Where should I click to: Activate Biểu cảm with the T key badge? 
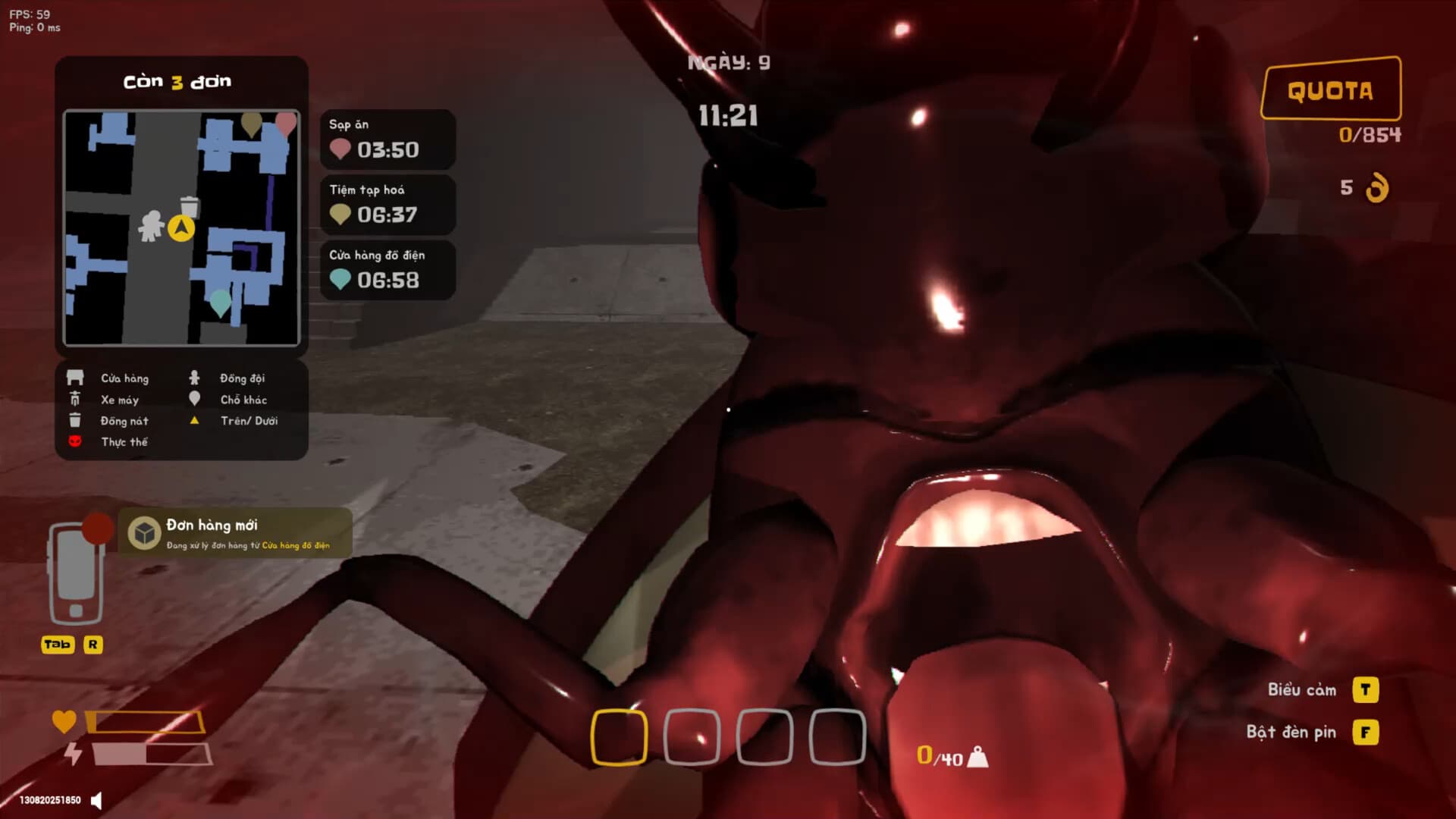tap(1367, 690)
